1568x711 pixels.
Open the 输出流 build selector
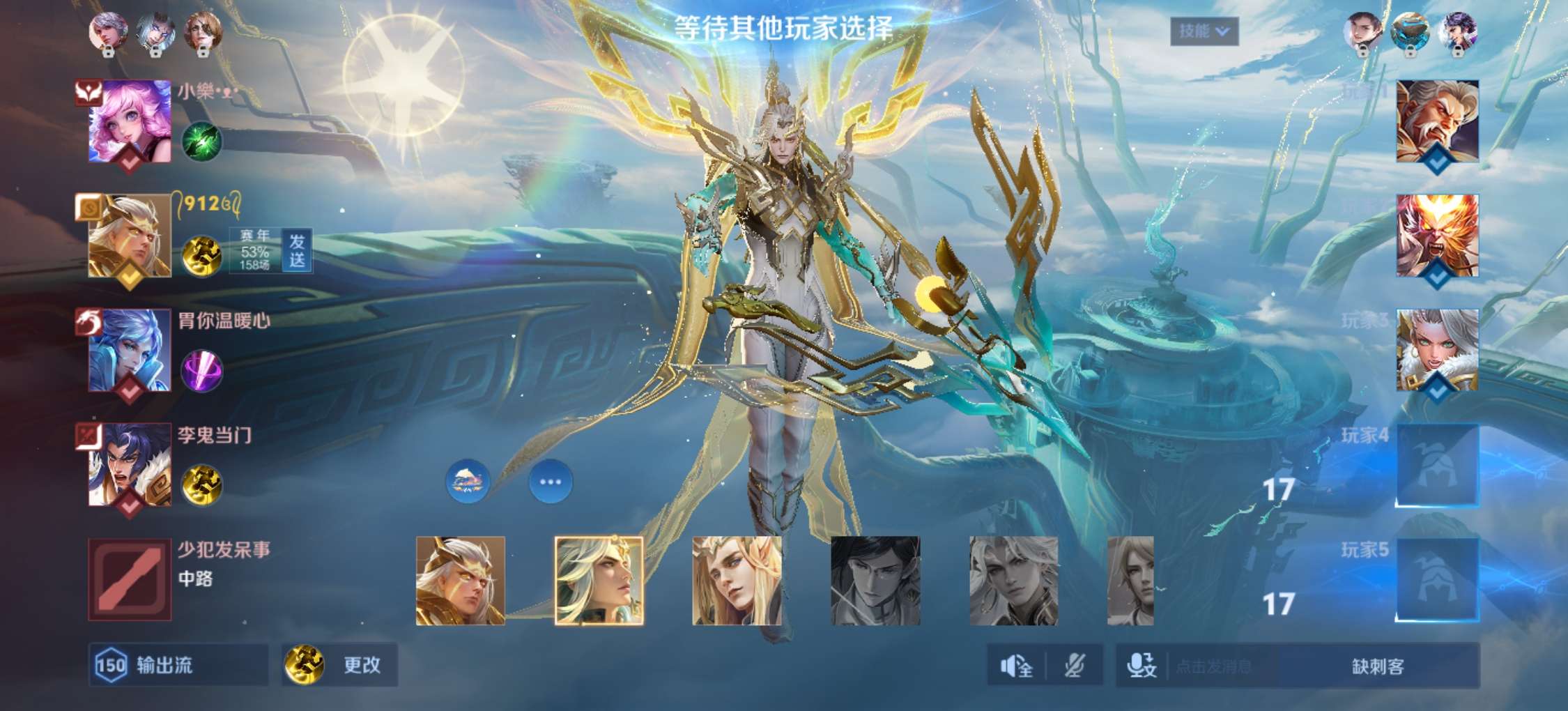tap(178, 665)
